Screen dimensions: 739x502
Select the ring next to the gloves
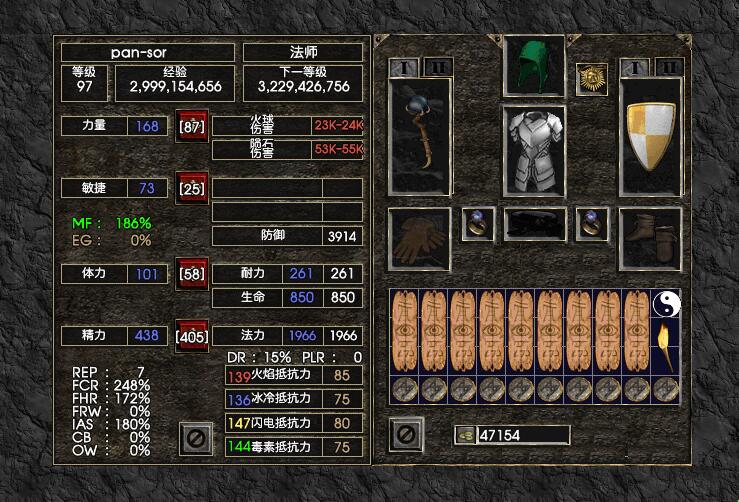477,224
